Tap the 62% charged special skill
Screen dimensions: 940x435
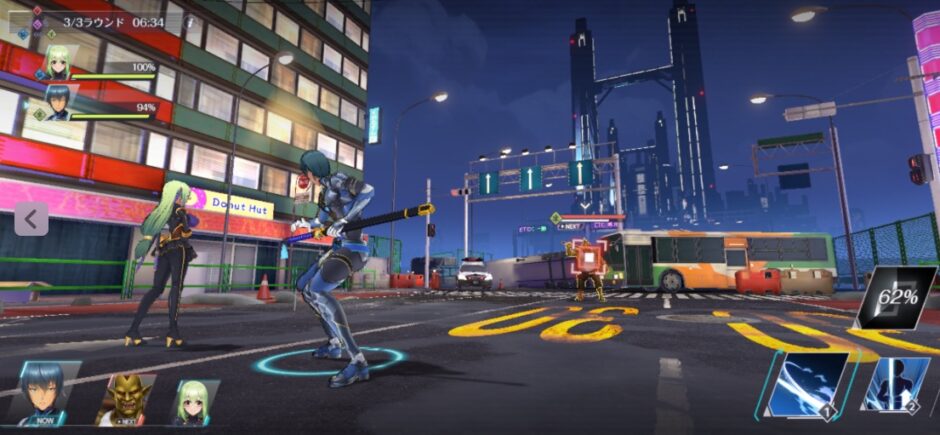pos(895,297)
